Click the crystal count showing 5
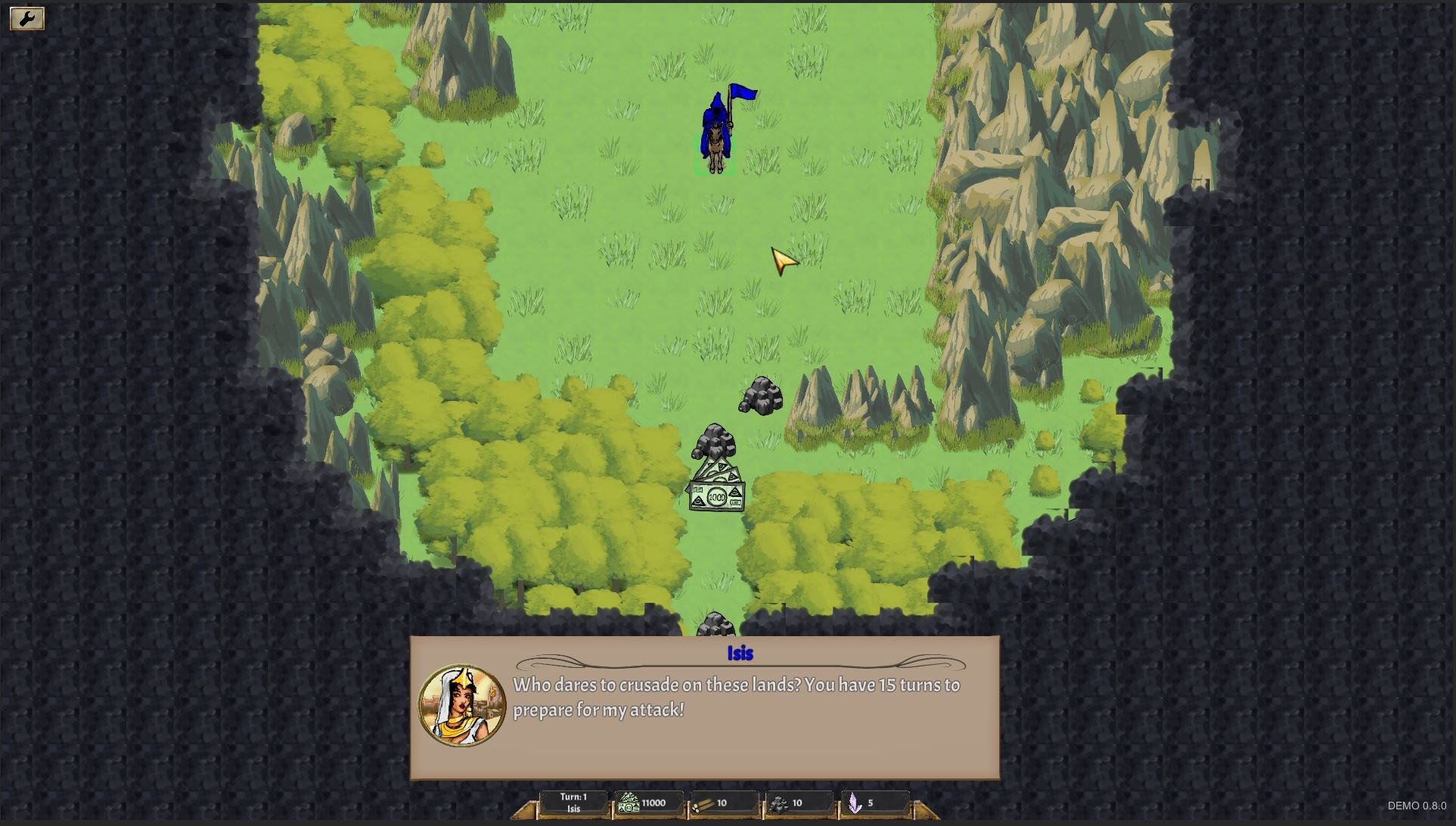Viewport: 1456px width, 826px height. click(871, 803)
